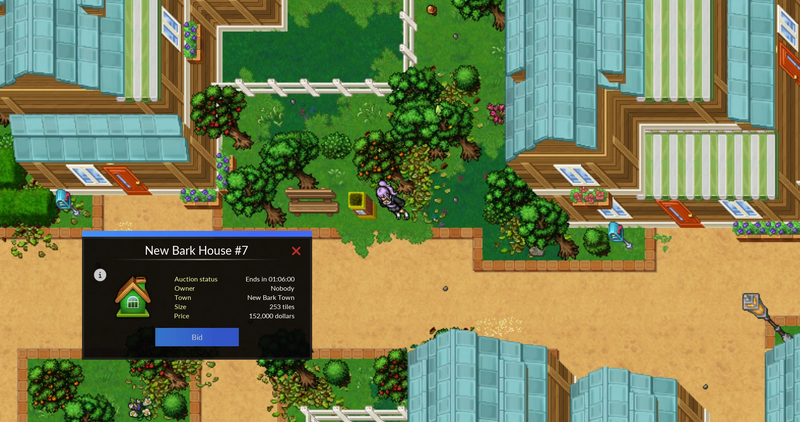Open the info icon in the house panel
The width and height of the screenshot is (800, 422).
click(100, 274)
